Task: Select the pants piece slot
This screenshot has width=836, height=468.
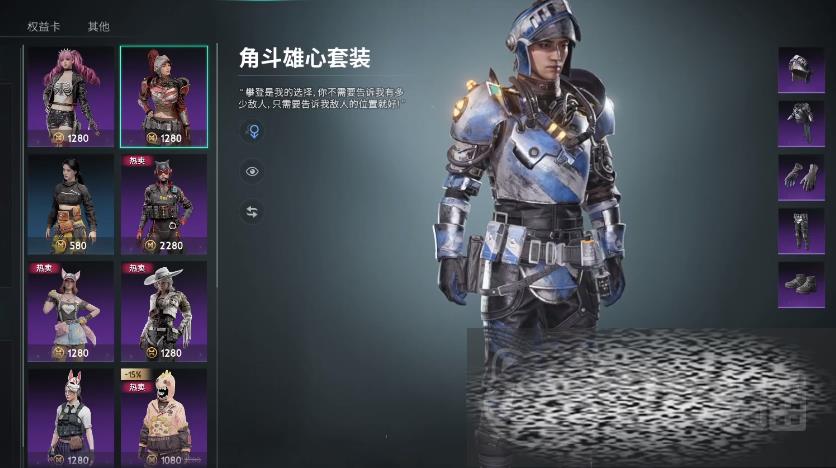Action: pyautogui.click(x=801, y=231)
